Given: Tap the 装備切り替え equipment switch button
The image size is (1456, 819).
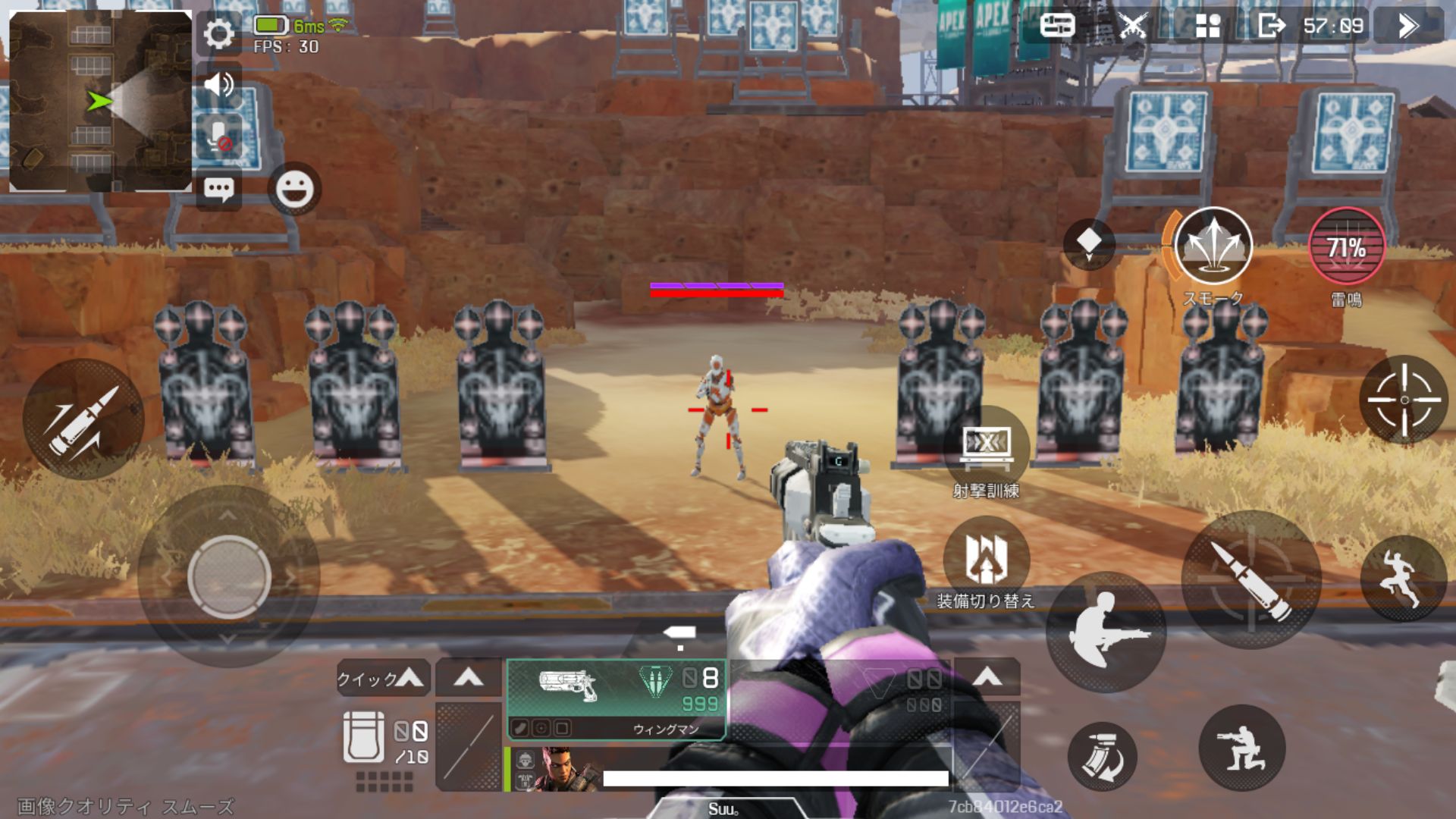Looking at the screenshot, I should point(986,557).
